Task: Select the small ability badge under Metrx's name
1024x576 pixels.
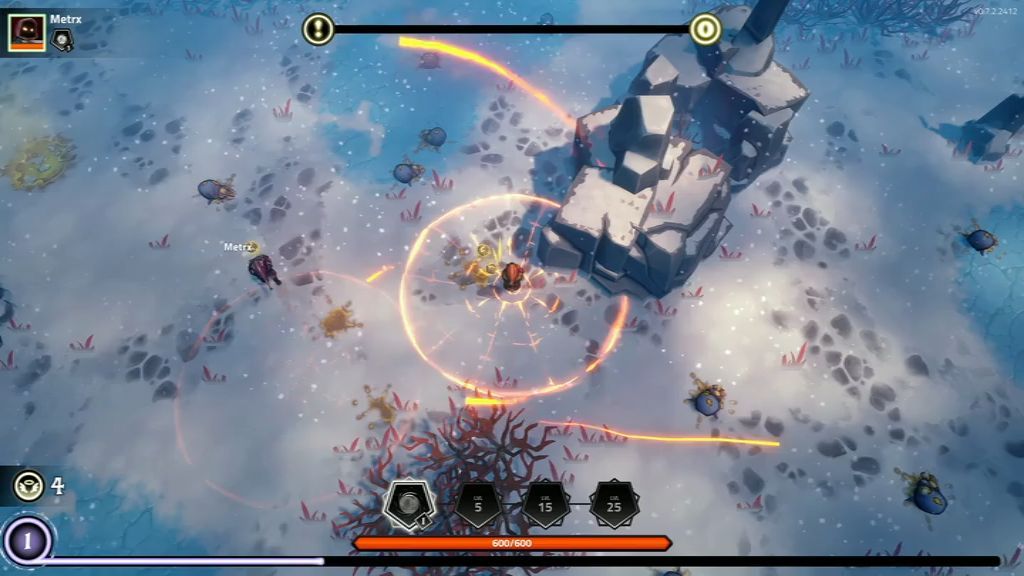Action: (x=62, y=39)
